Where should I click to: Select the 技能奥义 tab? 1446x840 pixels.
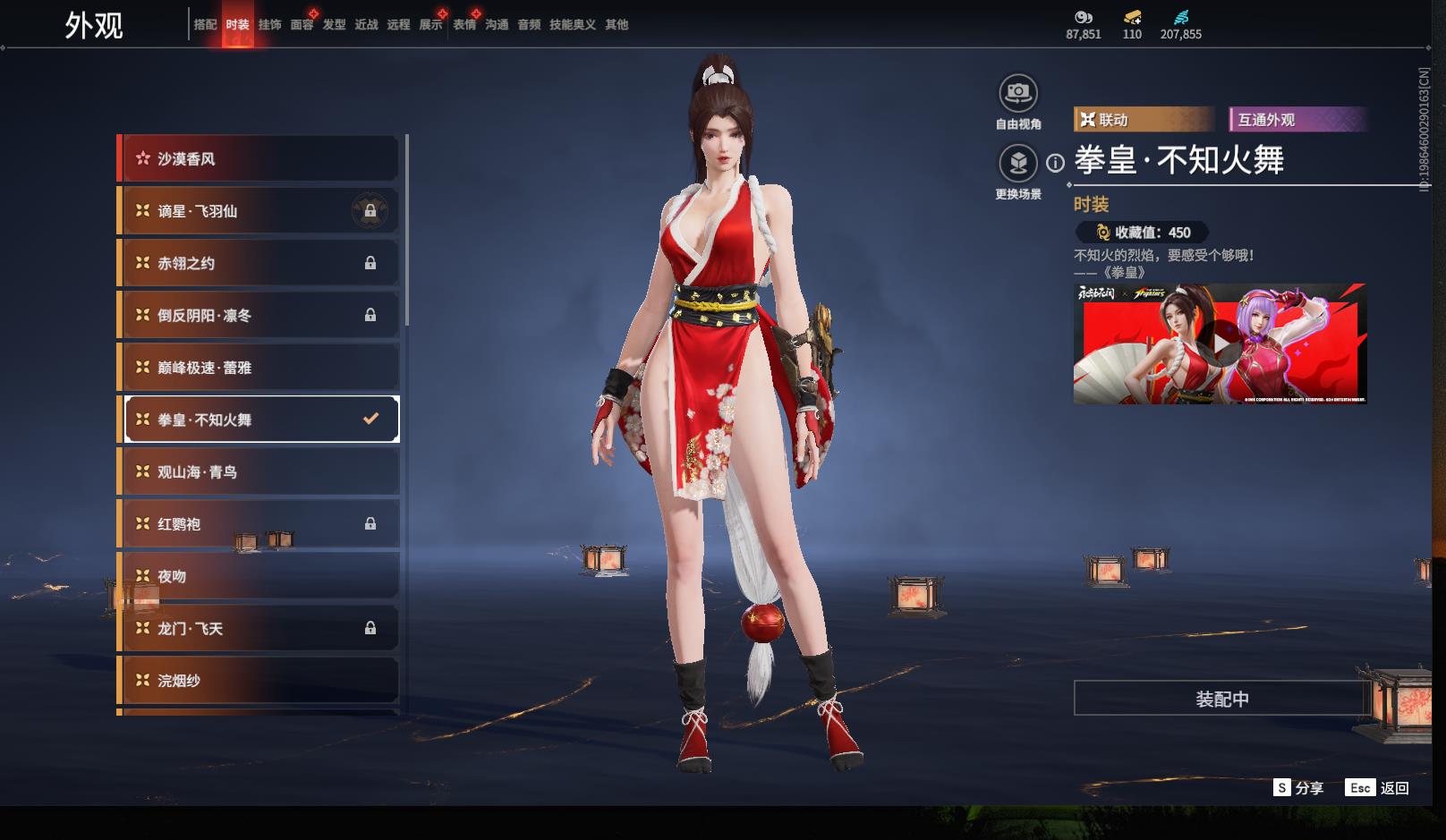[573, 25]
